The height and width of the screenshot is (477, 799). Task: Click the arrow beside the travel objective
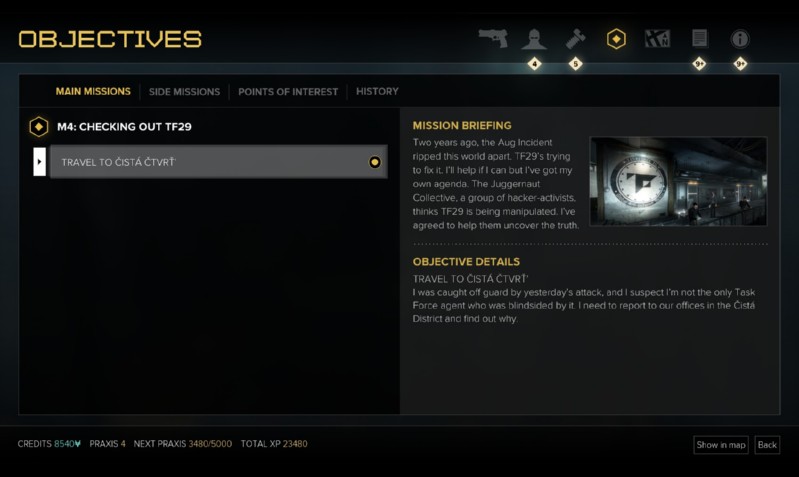click(x=40, y=162)
